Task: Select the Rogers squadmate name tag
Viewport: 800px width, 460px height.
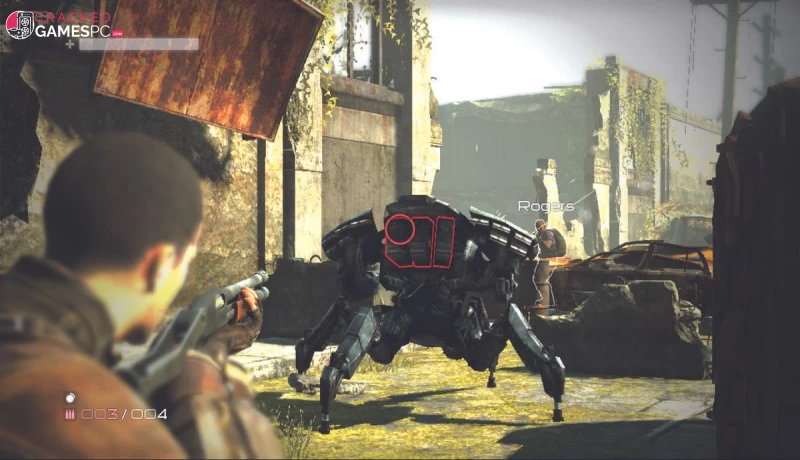Action: (545, 206)
